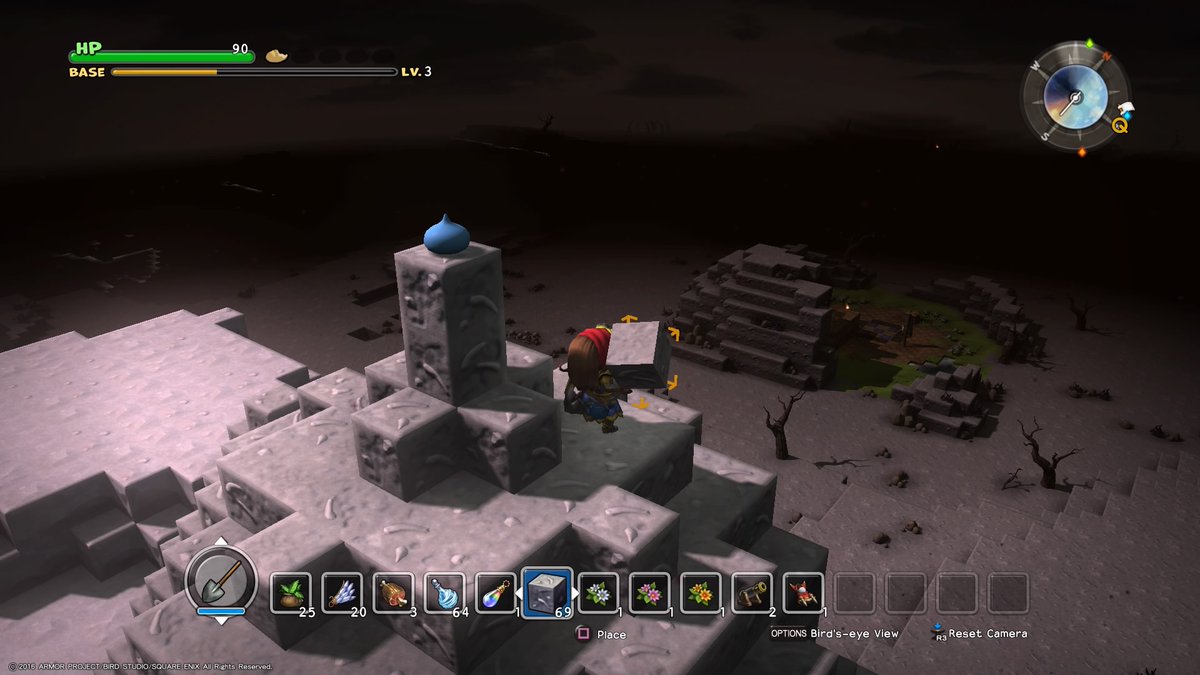Select the stone block slot
Viewport: 1200px width, 675px height.
click(x=547, y=593)
